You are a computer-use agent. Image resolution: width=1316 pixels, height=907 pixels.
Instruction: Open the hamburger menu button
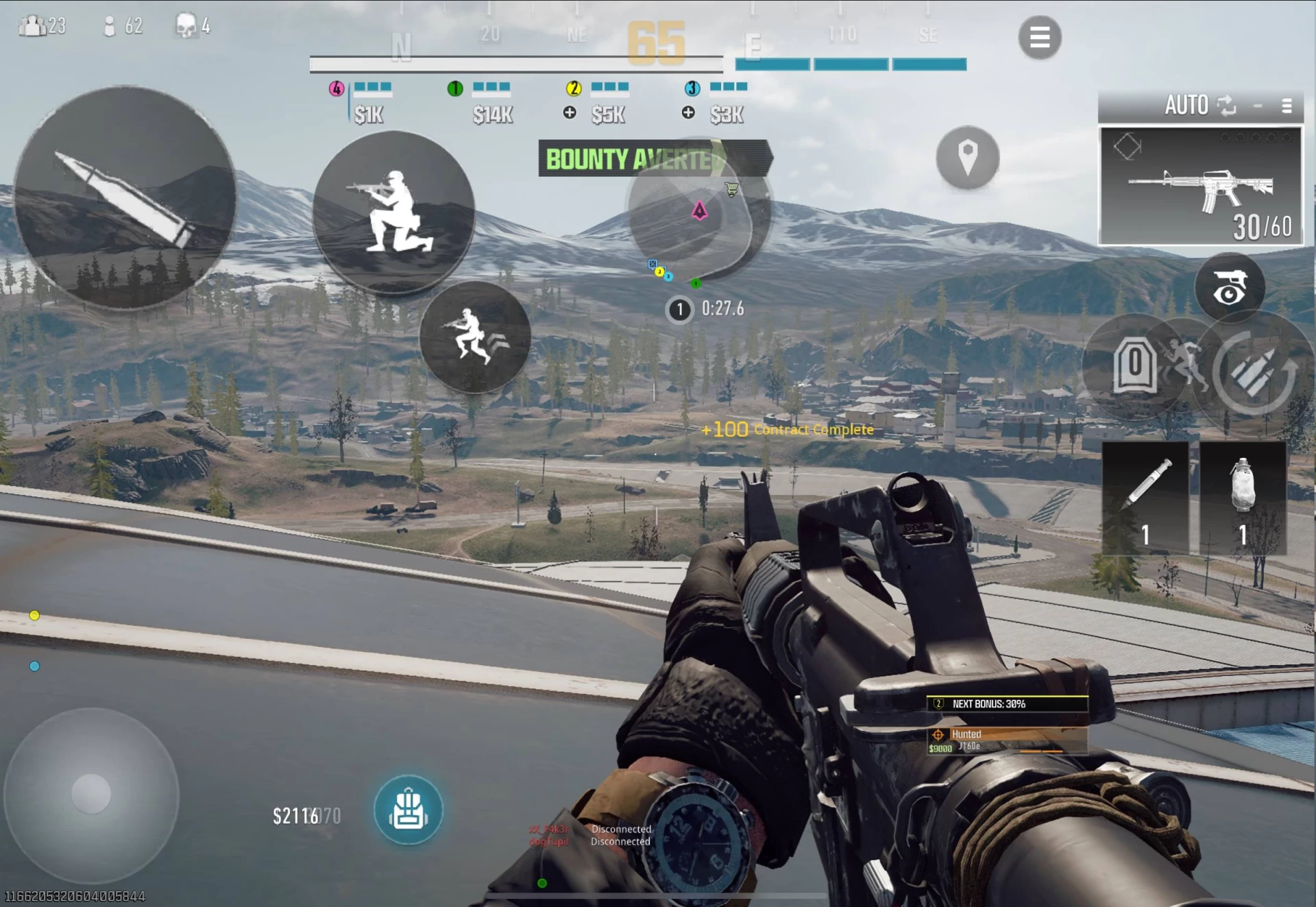pyautogui.click(x=1039, y=37)
